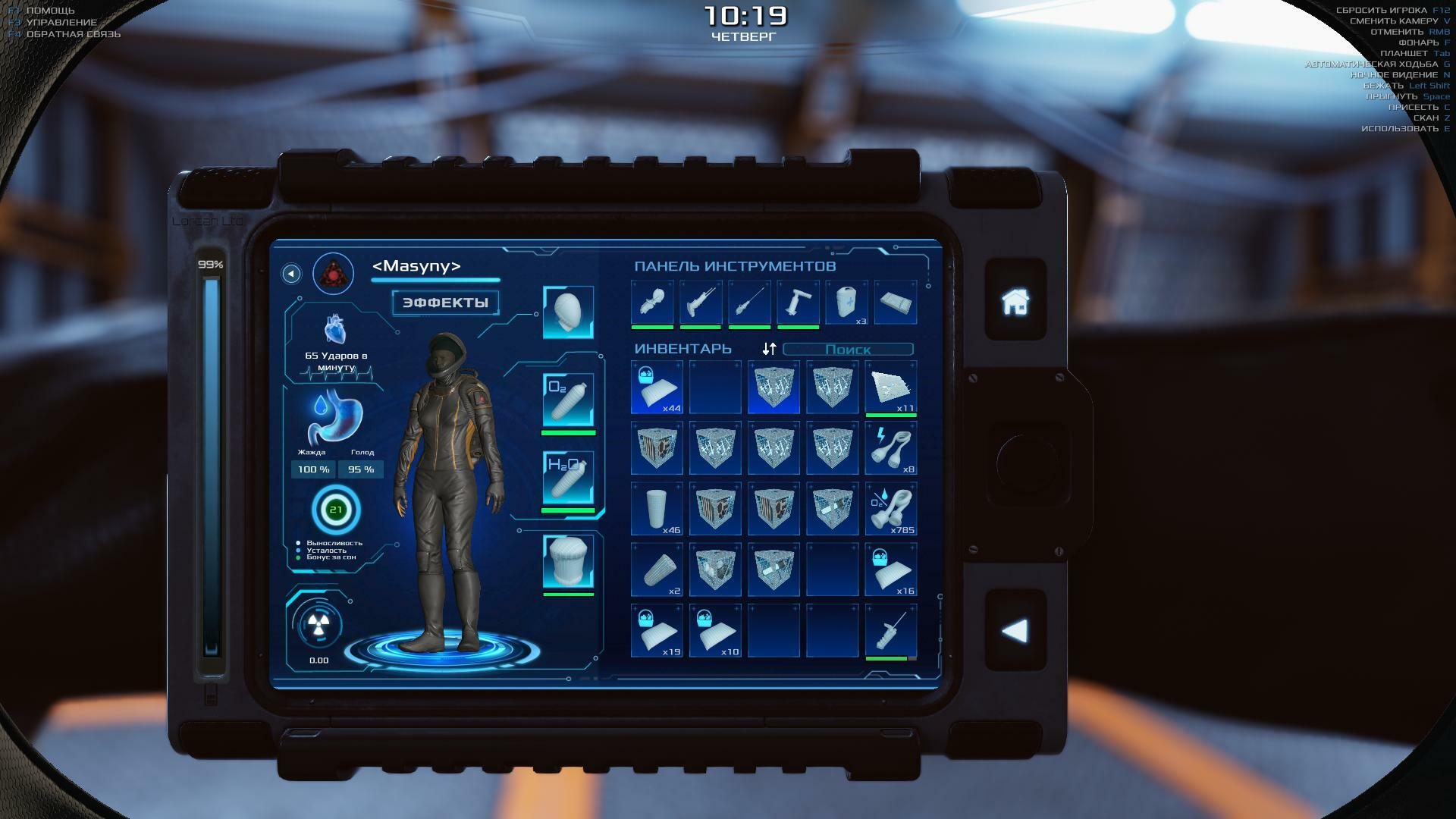Select the cylinder item stack x46
1456x819 pixels.
click(x=657, y=509)
